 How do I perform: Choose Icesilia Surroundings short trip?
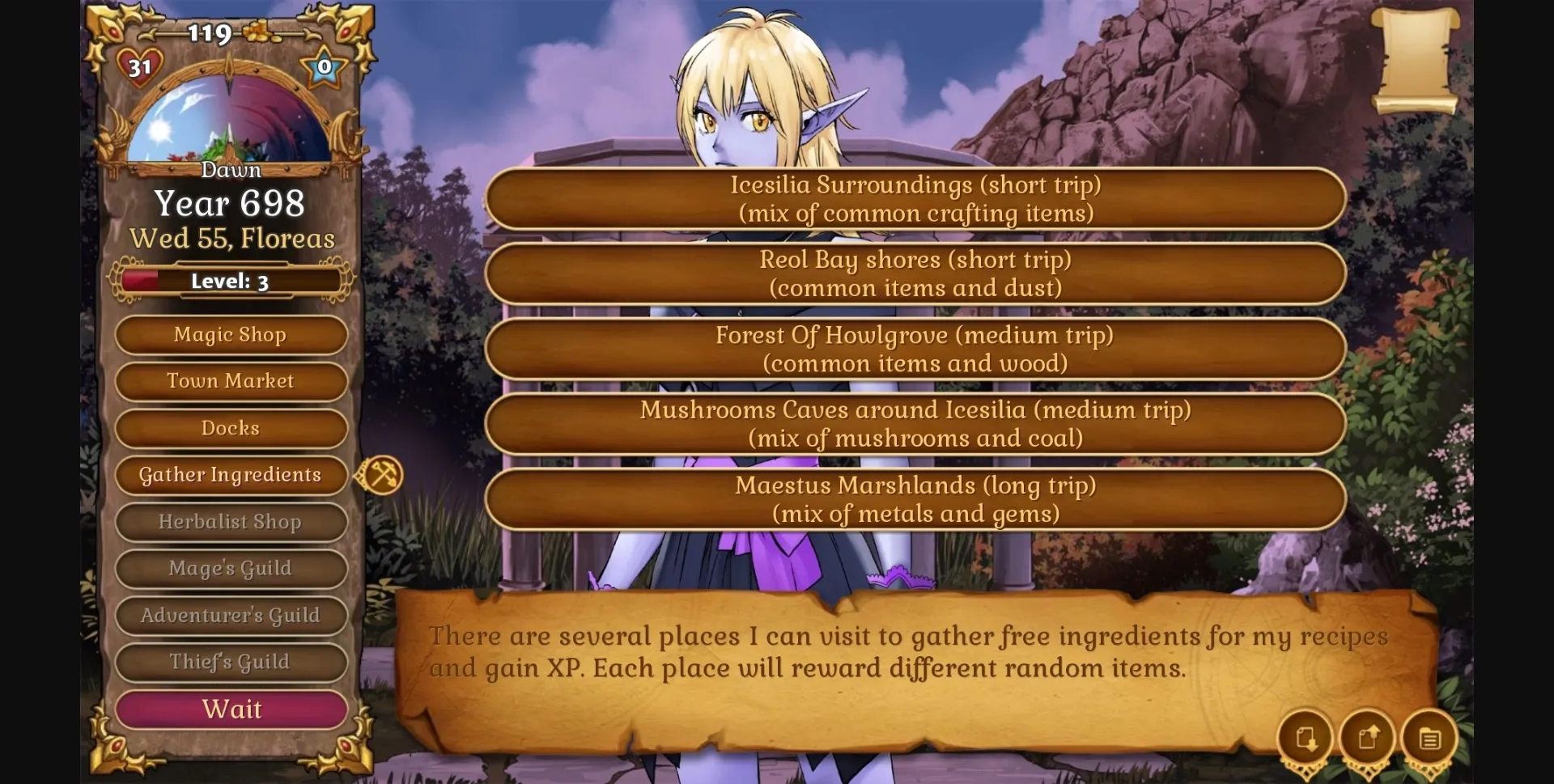tap(915, 198)
